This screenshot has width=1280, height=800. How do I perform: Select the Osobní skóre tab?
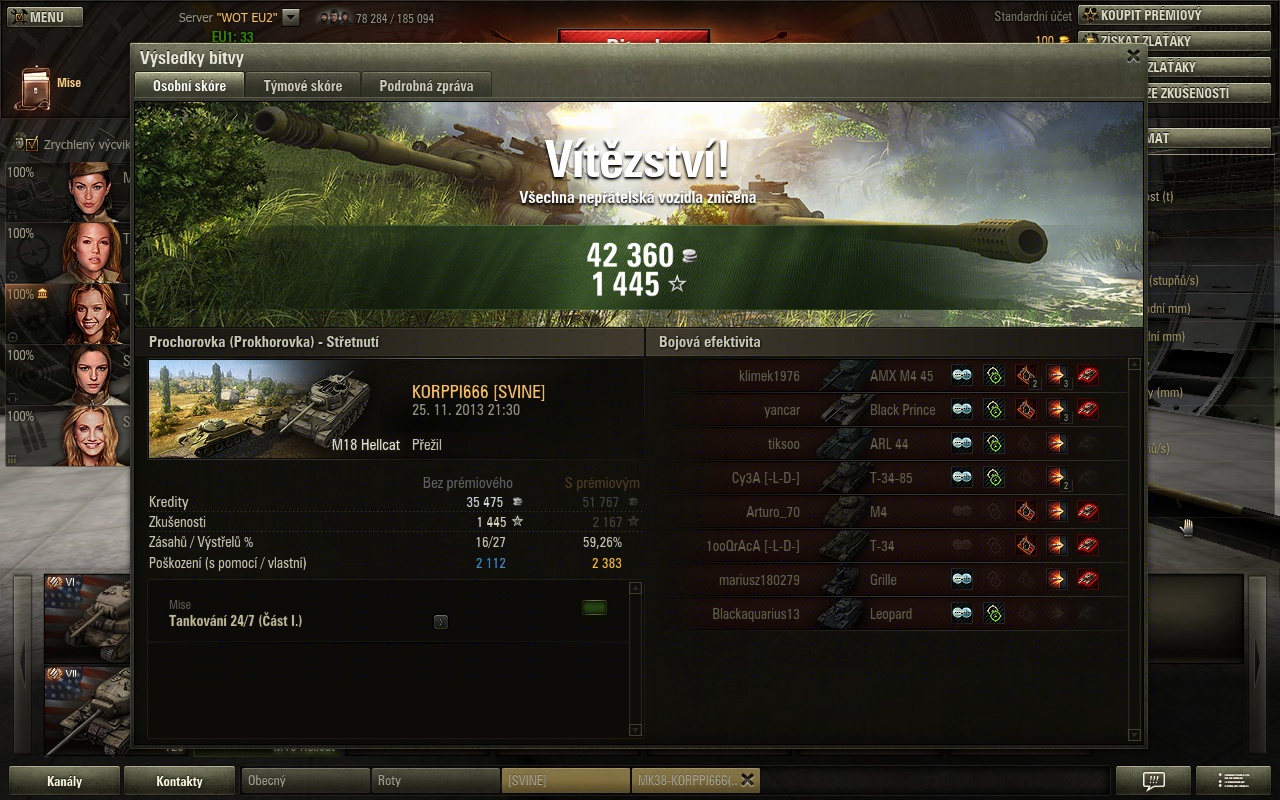point(189,86)
